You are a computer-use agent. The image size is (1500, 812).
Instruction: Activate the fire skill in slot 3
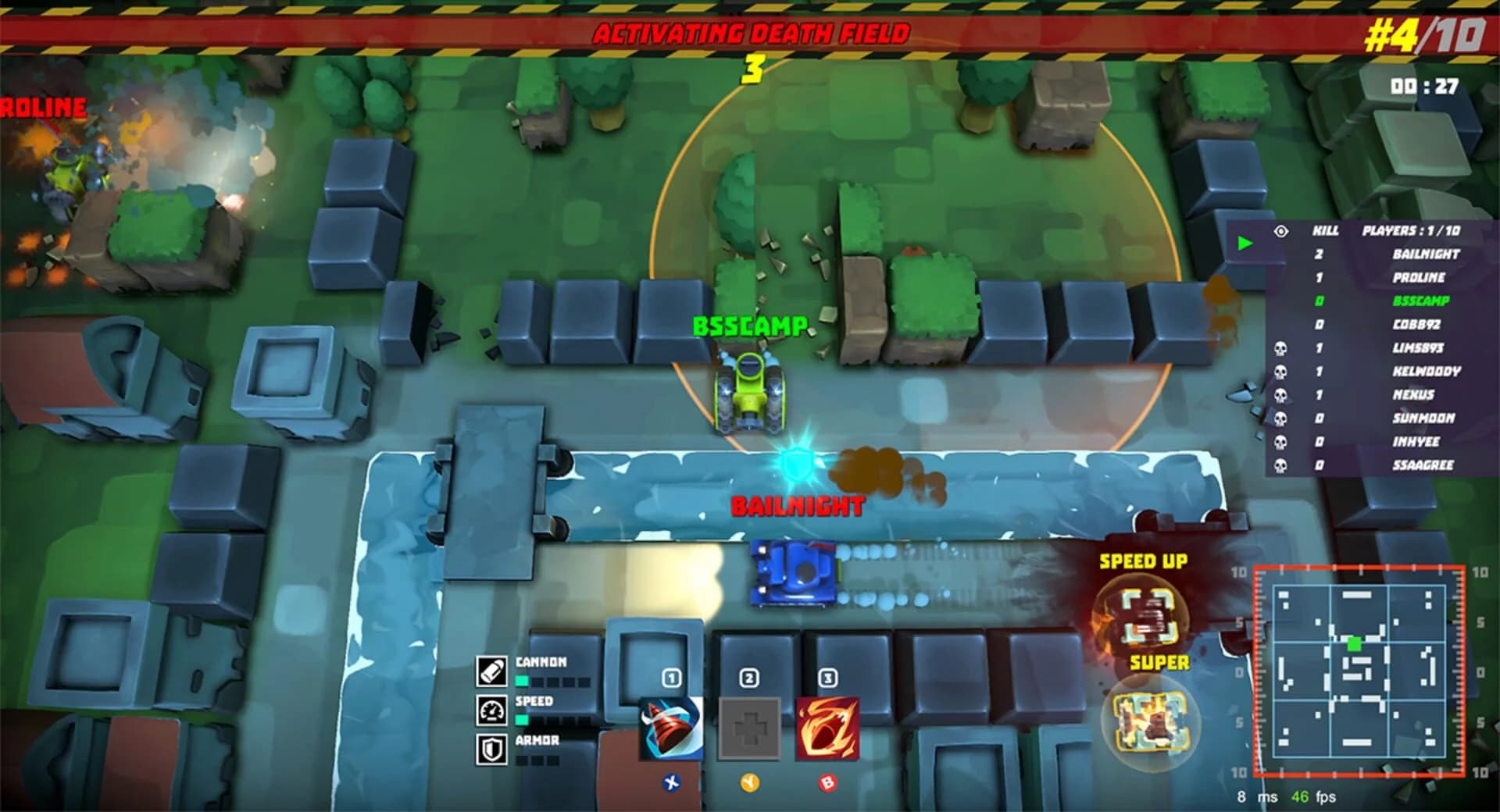[827, 728]
